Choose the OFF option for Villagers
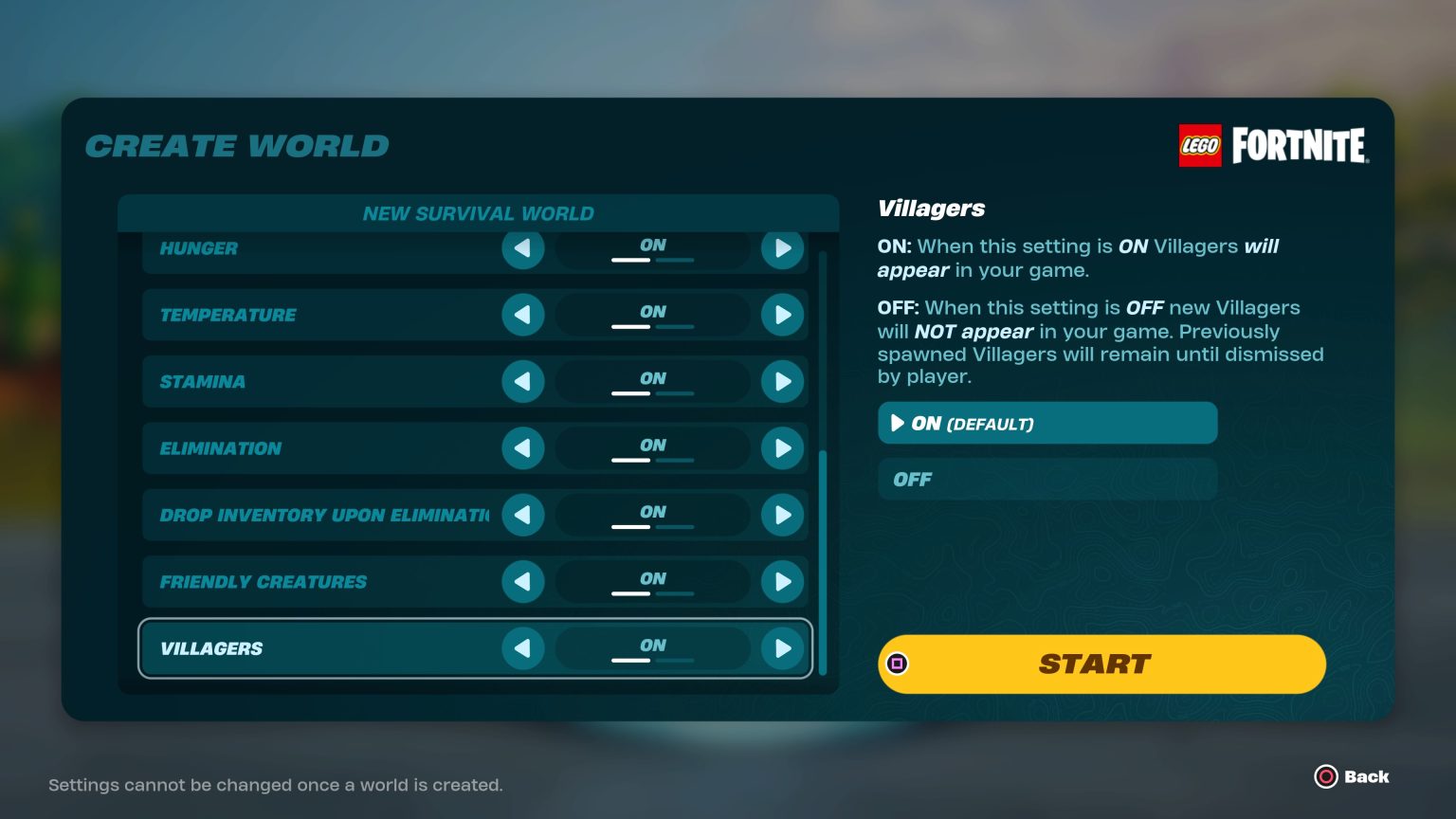This screenshot has width=1456, height=819. point(1046,480)
